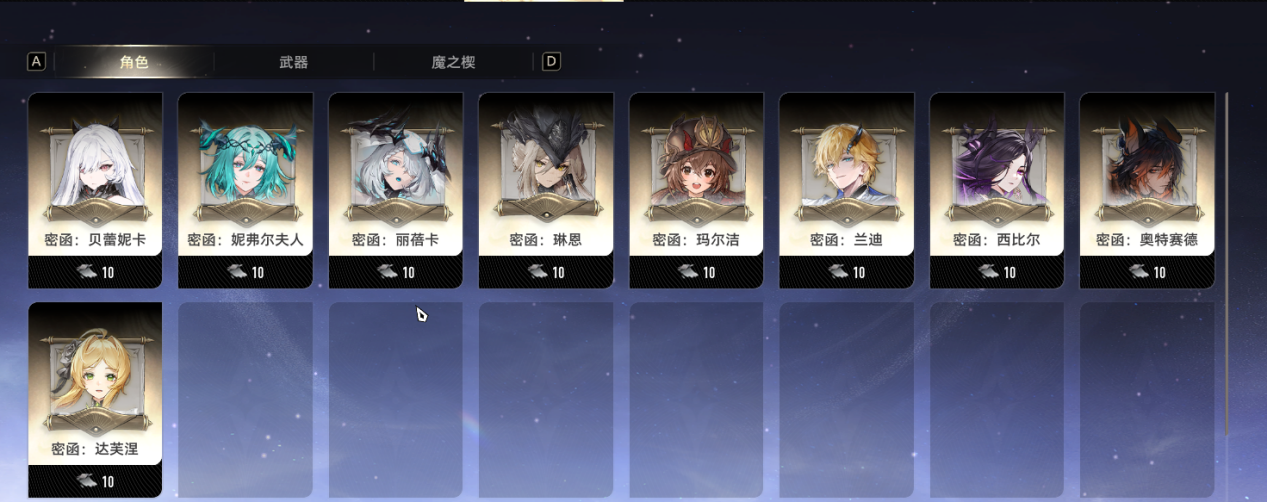Image resolution: width=1267 pixels, height=502 pixels.
Task: Choose the 密函：妮弗尔夫人 card
Action: click(245, 190)
